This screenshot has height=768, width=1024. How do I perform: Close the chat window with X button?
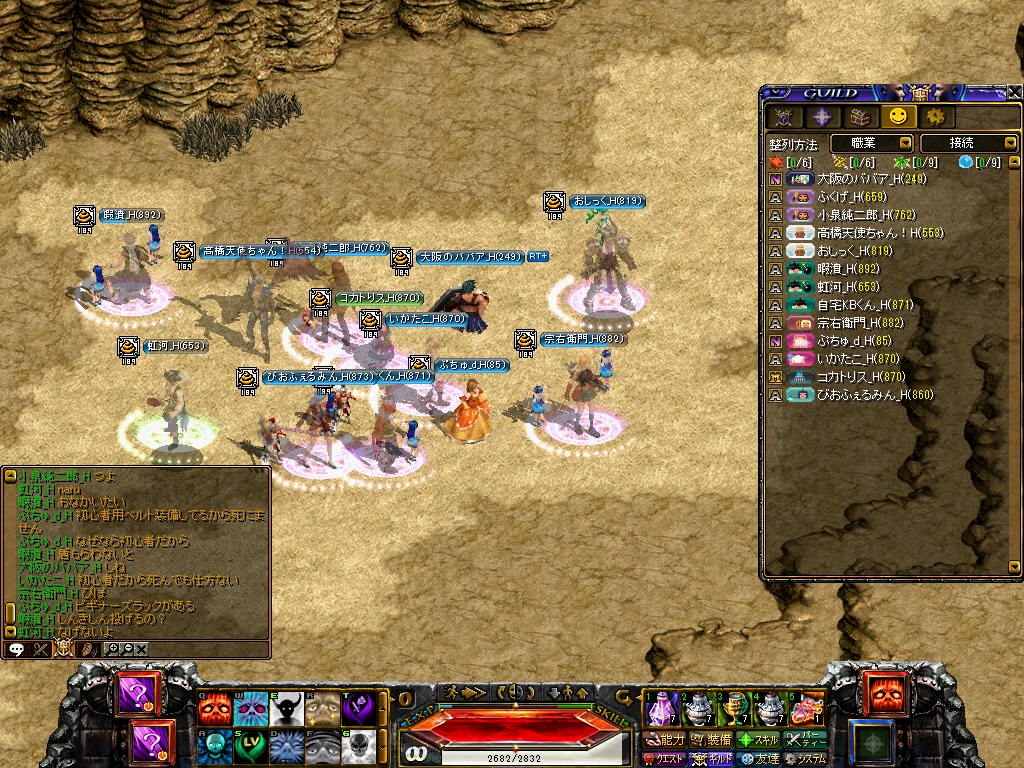coord(141,649)
